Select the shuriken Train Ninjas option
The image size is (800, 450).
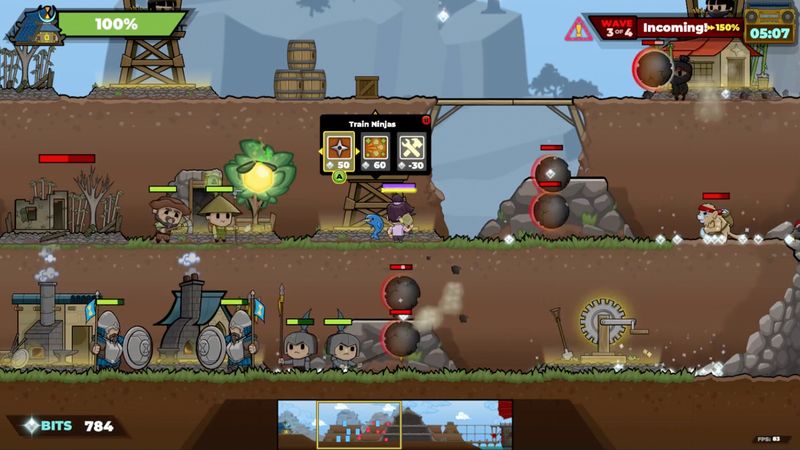click(339, 148)
